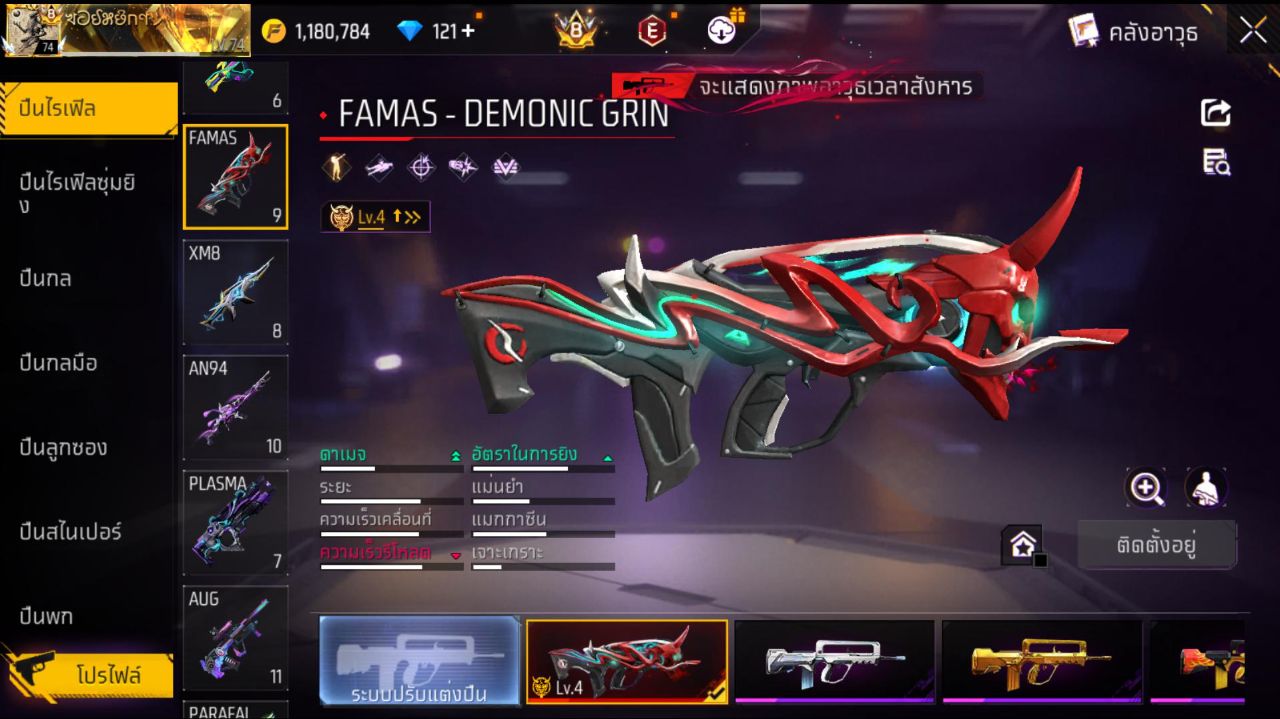Select the ปืนไรเฟิล rifle category tab
Viewport: 1280px width, 719px height.
pos(89,109)
